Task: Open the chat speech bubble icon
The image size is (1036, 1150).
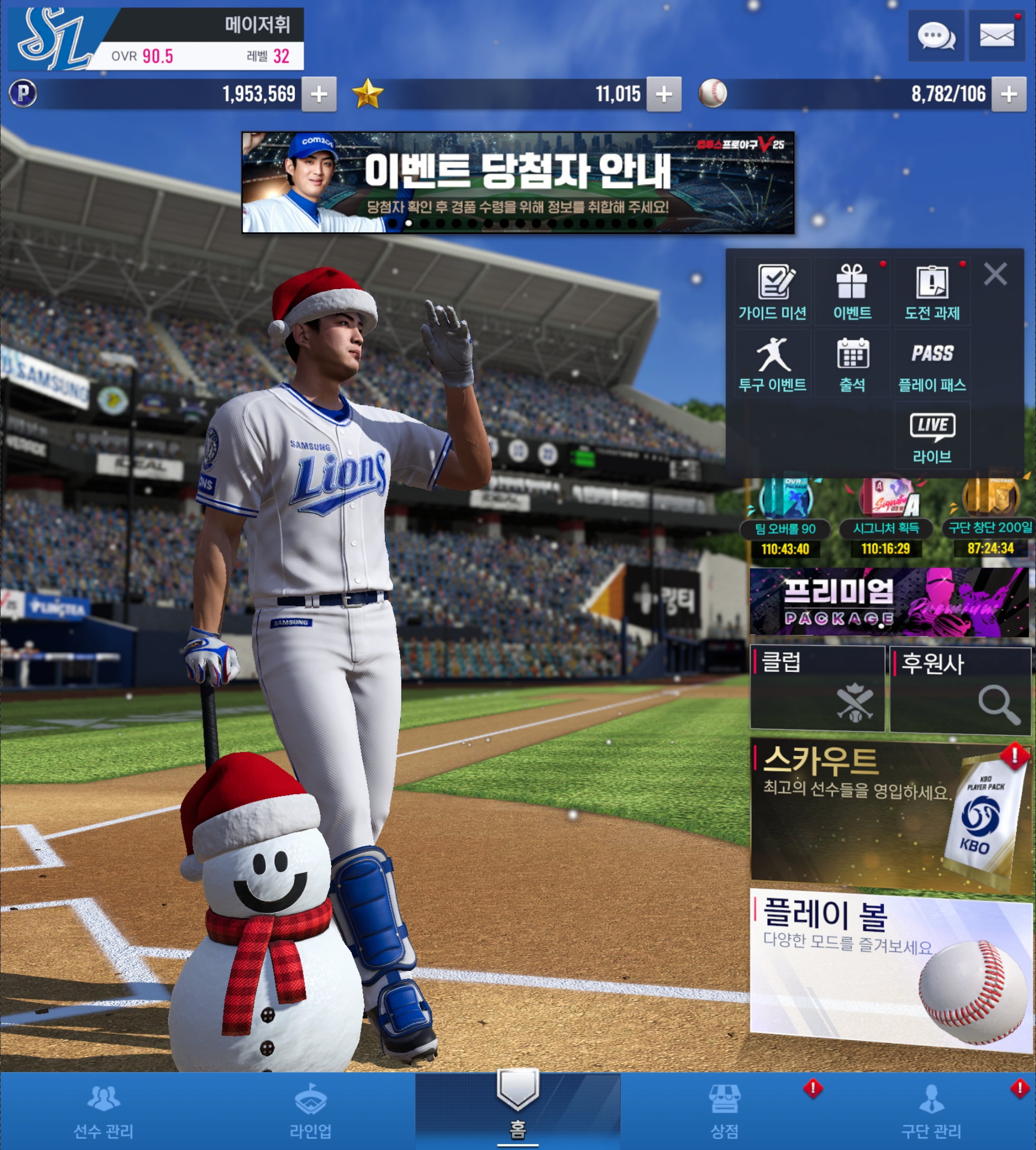Action: (936, 36)
